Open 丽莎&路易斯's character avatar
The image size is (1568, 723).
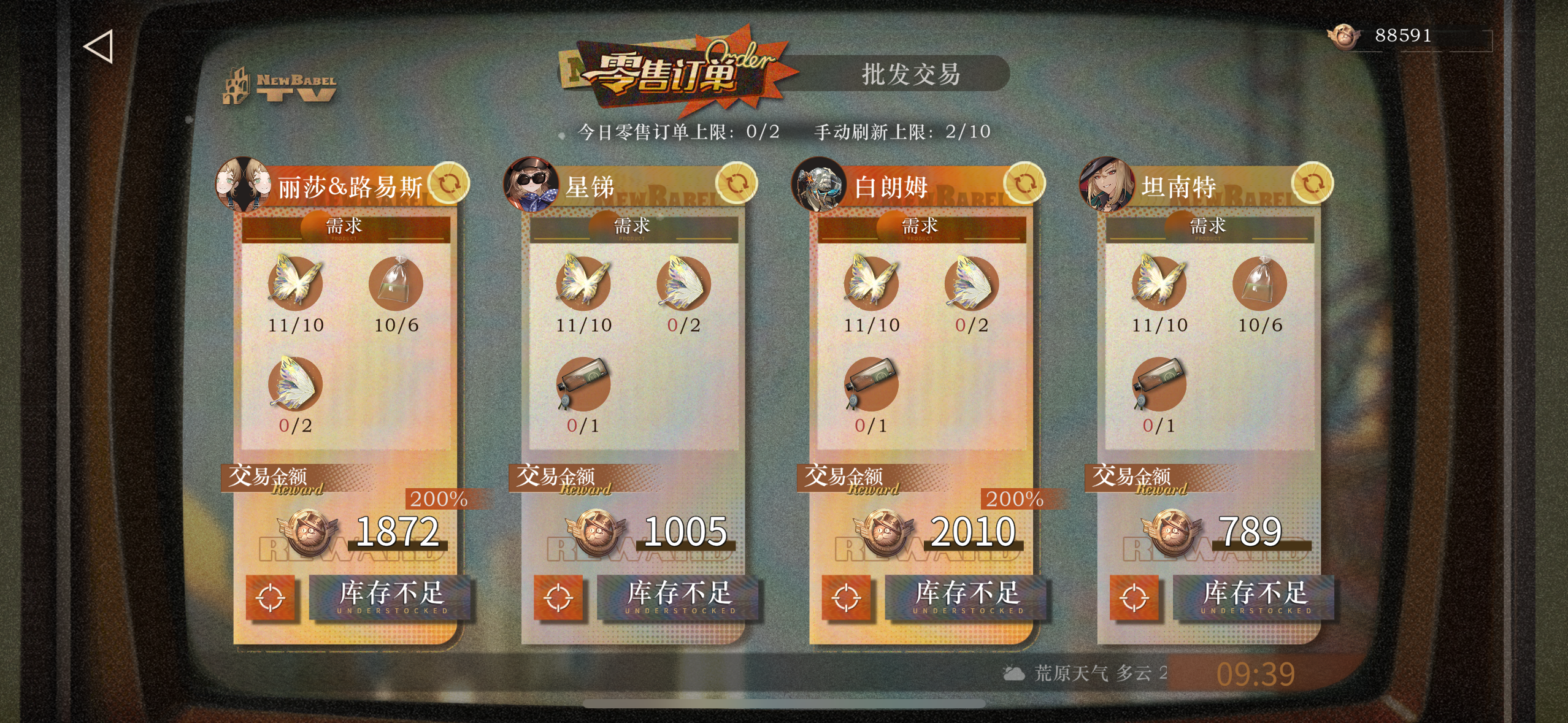pyautogui.click(x=244, y=183)
